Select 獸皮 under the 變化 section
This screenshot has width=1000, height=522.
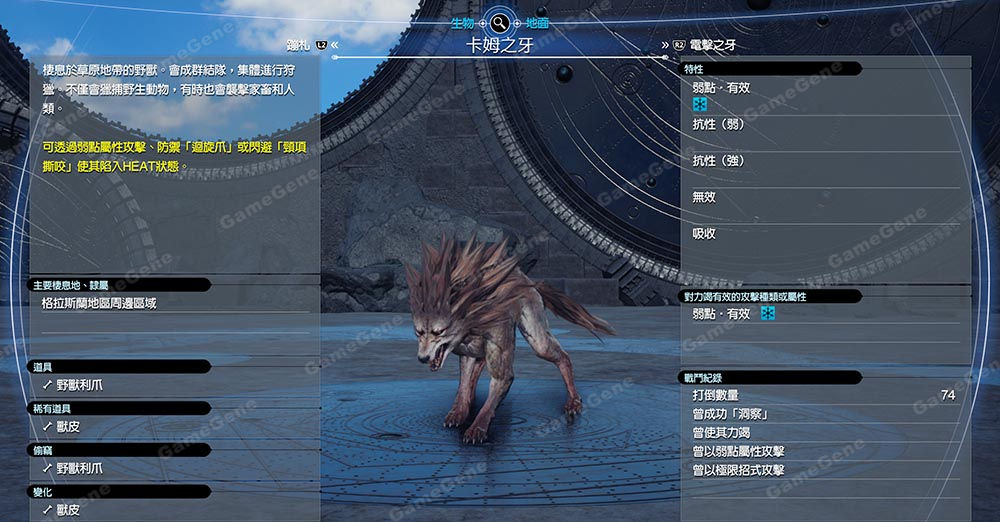tap(68, 510)
